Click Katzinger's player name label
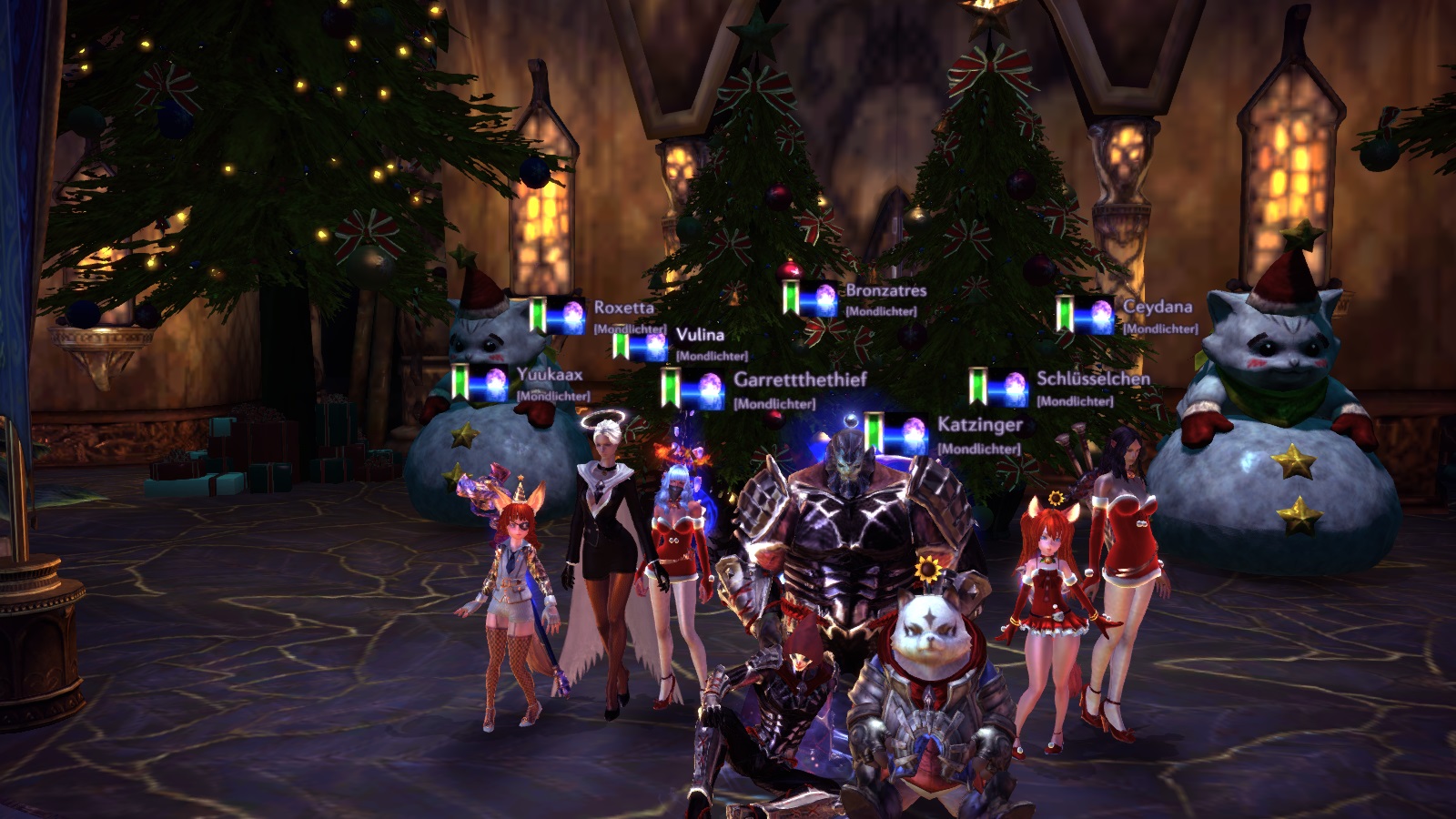Screen dimensions: 1456x819 click(980, 425)
